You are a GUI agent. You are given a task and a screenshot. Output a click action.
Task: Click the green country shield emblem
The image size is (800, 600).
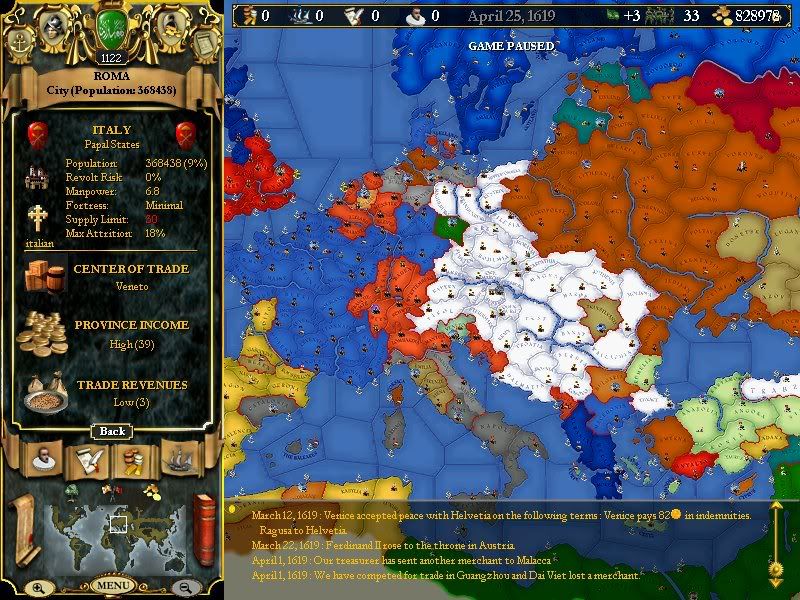point(111,27)
